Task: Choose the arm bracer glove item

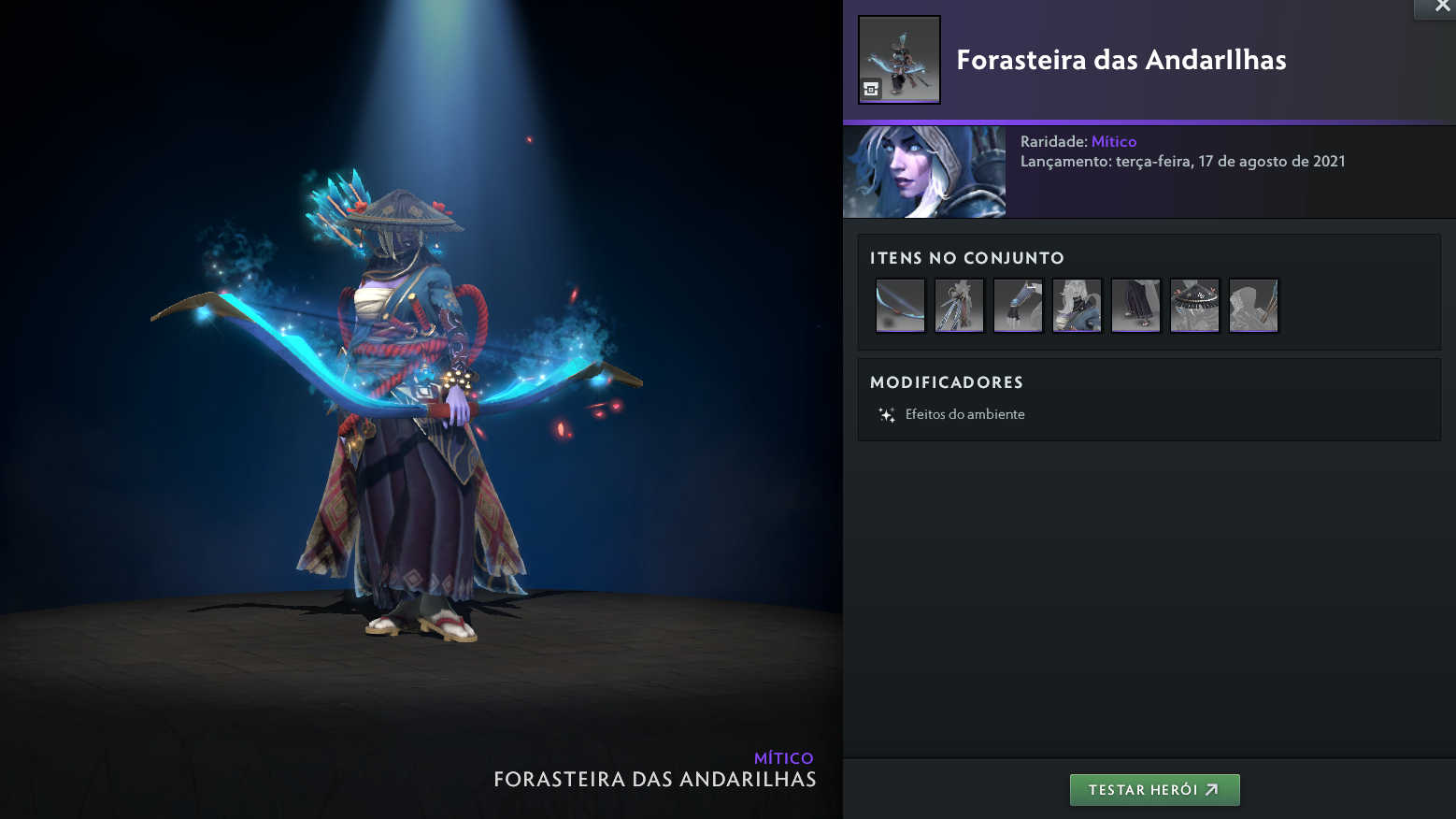Action: click(x=1018, y=305)
